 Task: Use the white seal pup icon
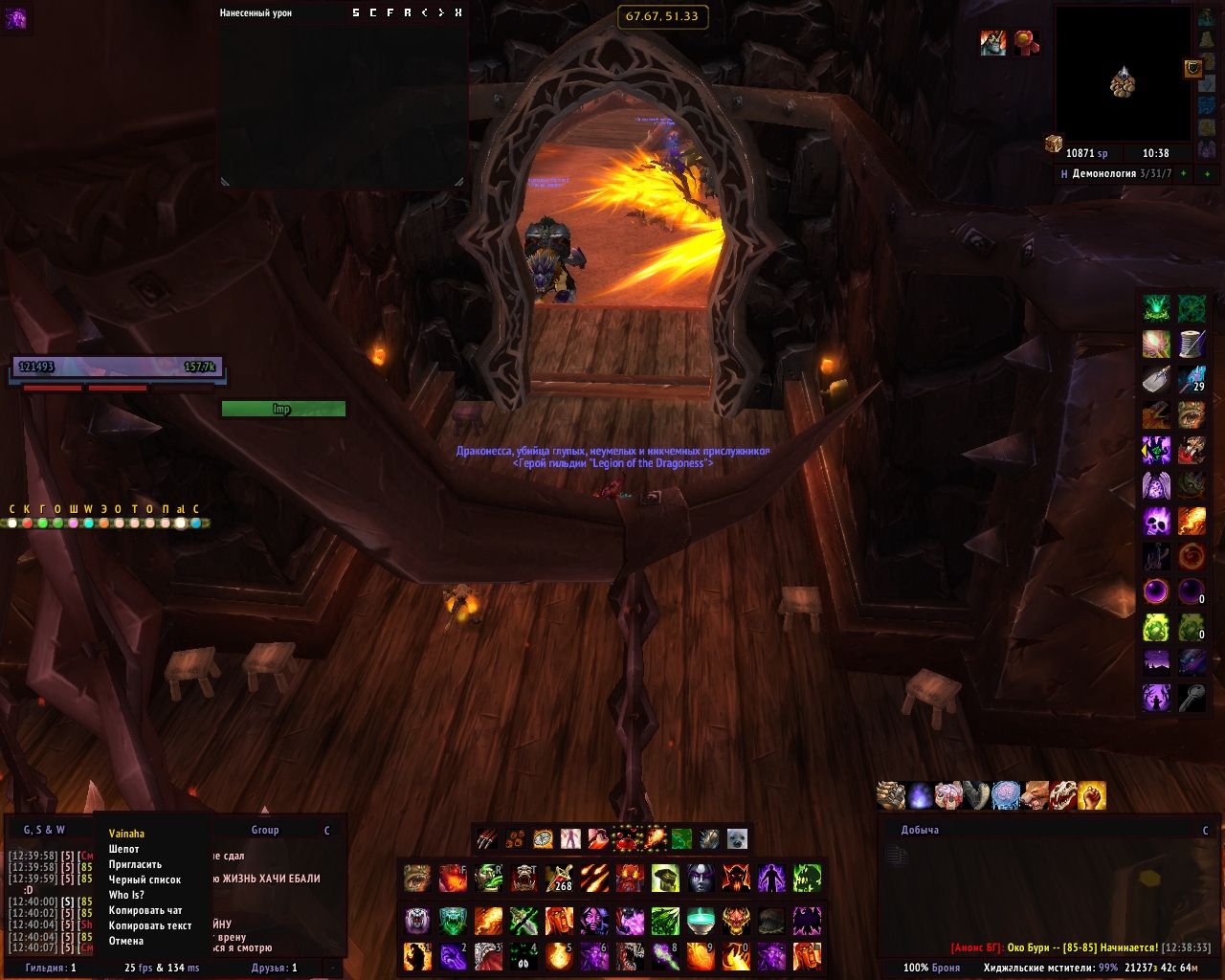[737, 839]
